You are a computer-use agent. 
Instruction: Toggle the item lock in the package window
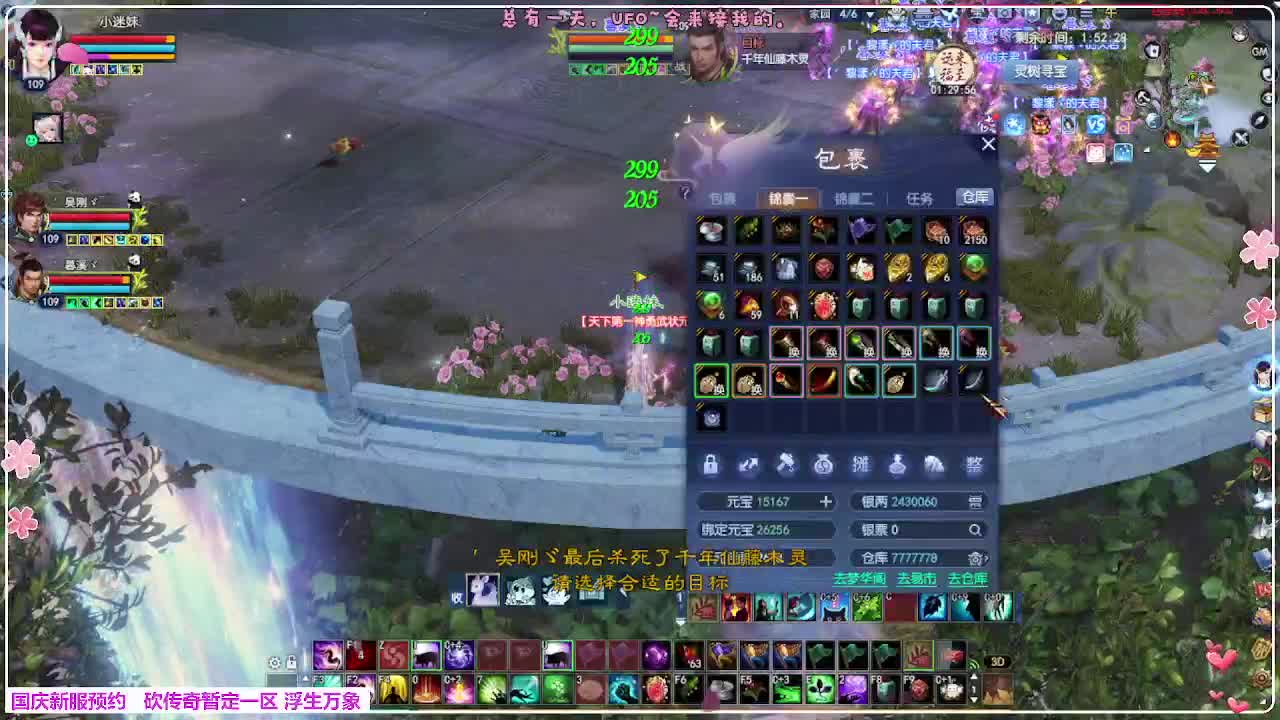point(712,464)
